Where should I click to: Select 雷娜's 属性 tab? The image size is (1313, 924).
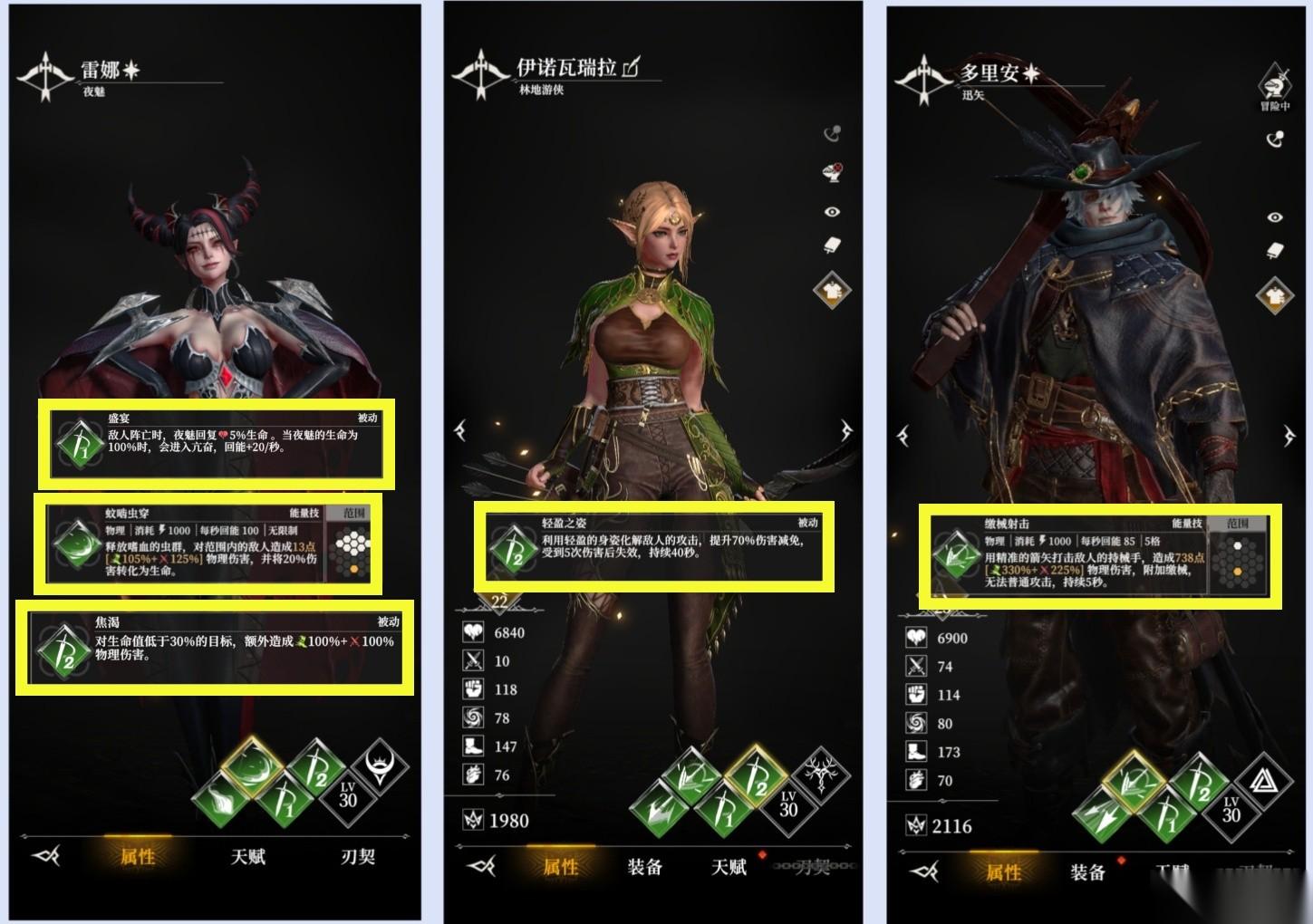138,856
